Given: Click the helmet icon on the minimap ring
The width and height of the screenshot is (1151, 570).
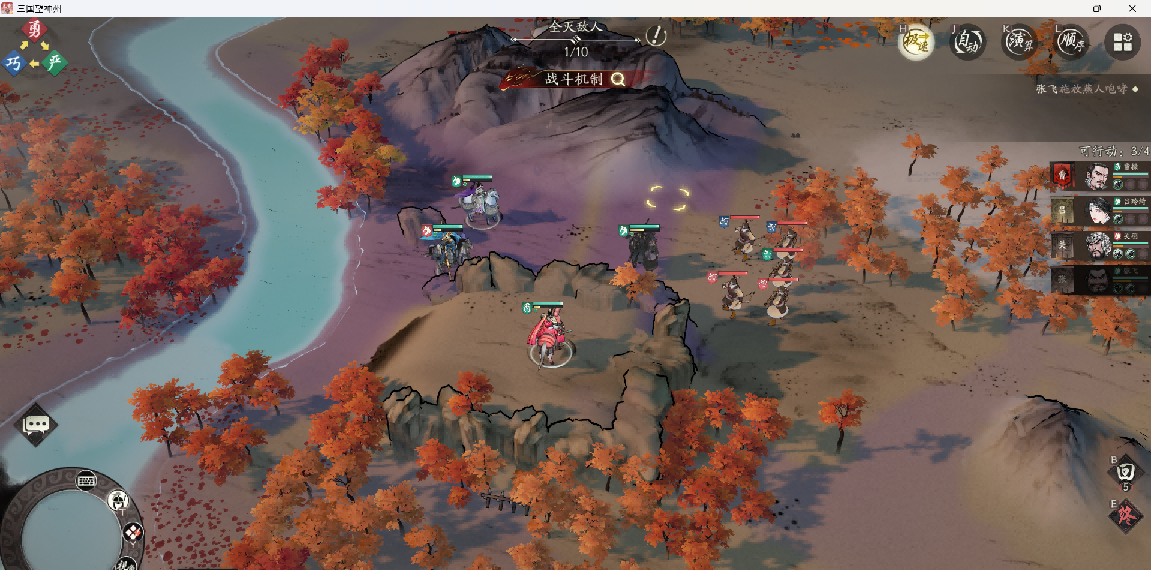Looking at the screenshot, I should [118, 501].
